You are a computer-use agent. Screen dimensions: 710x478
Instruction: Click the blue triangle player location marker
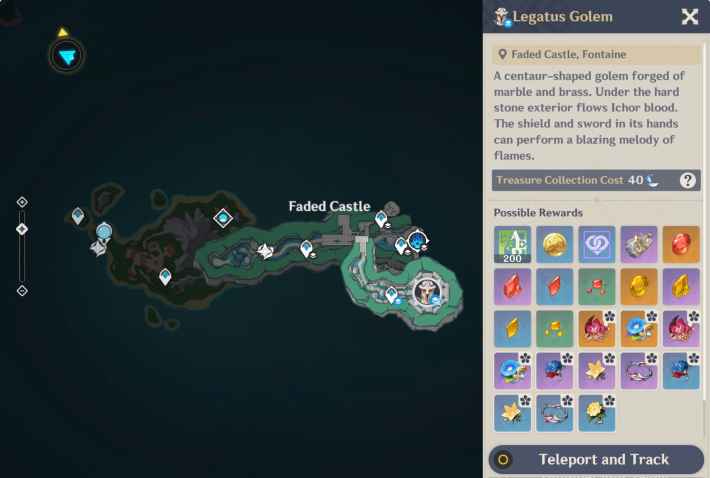[x=66, y=56]
